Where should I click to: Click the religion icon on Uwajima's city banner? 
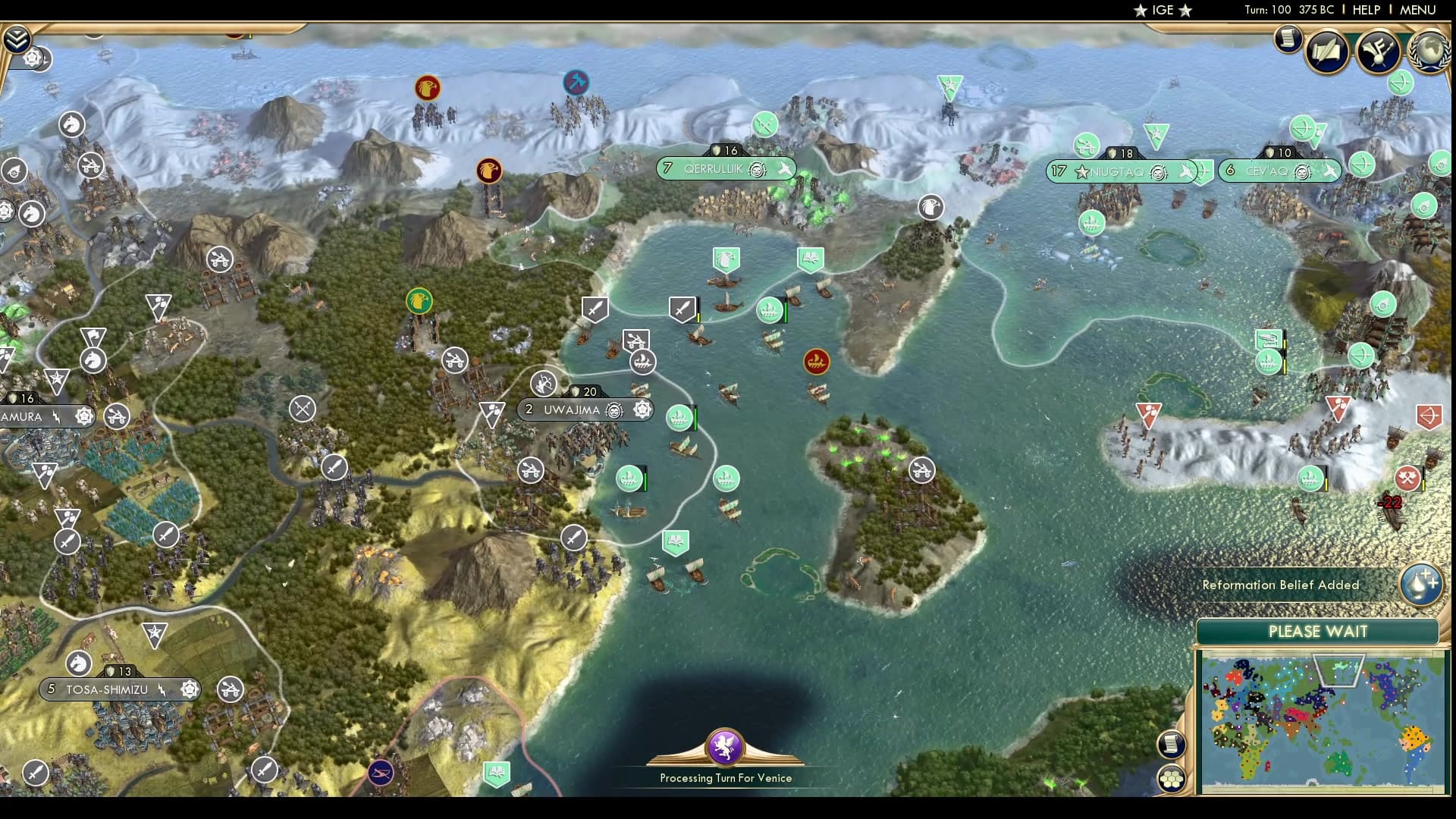click(613, 409)
